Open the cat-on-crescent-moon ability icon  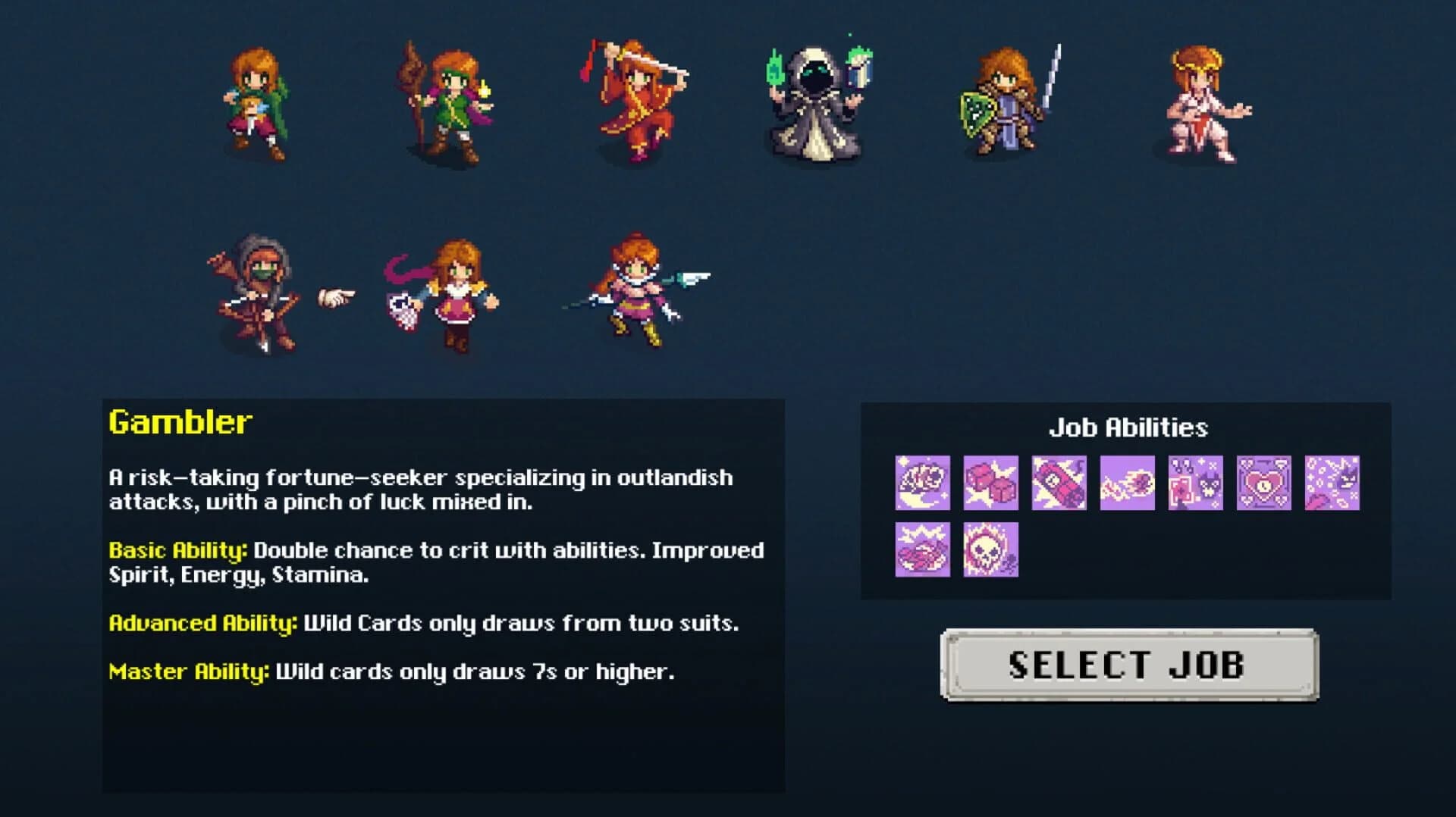pos(922,484)
